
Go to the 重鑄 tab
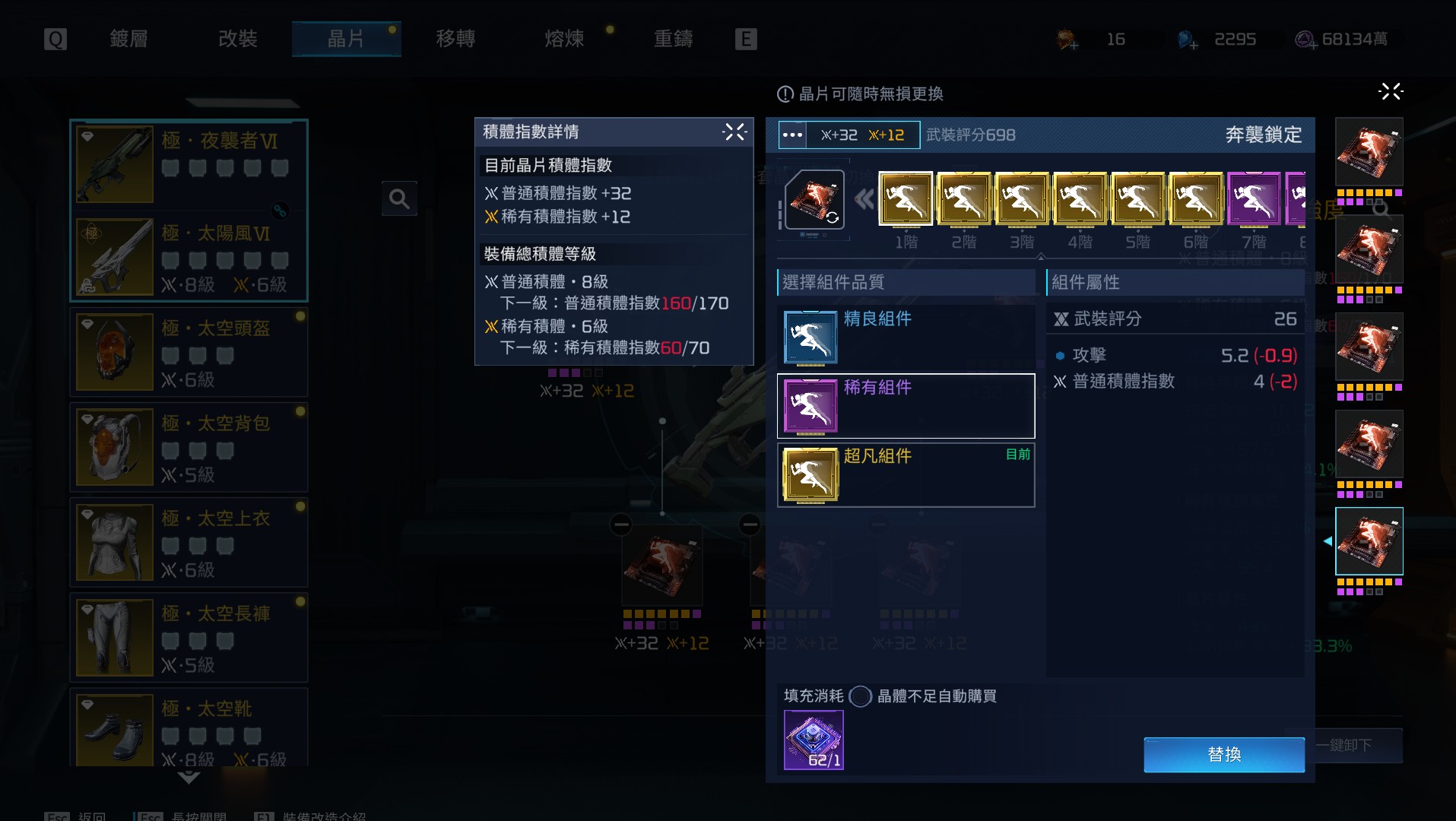[x=673, y=39]
